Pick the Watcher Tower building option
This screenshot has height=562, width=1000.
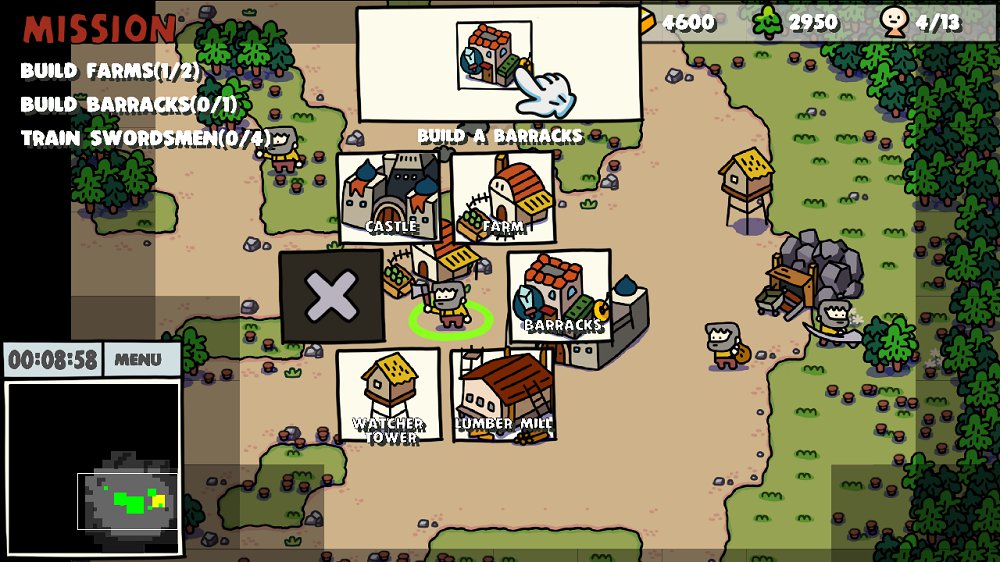[x=389, y=395]
